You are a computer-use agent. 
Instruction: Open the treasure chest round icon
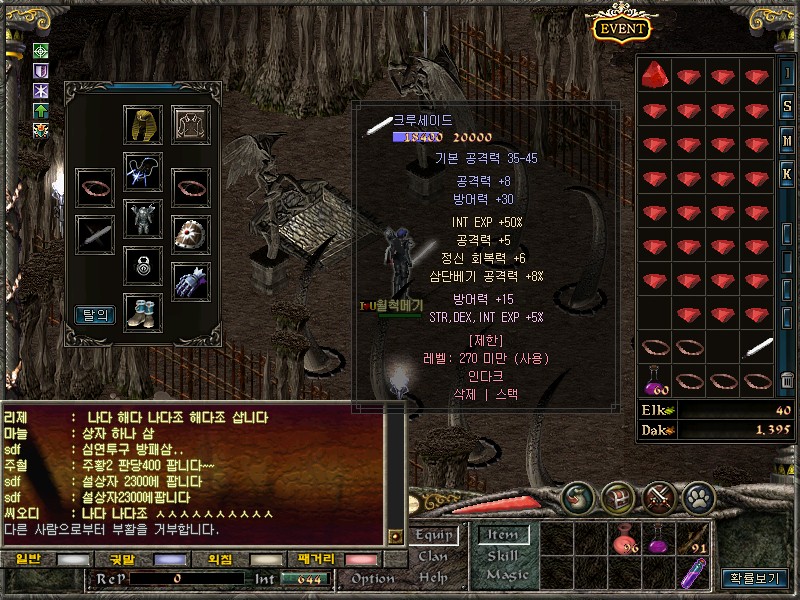tap(617, 495)
